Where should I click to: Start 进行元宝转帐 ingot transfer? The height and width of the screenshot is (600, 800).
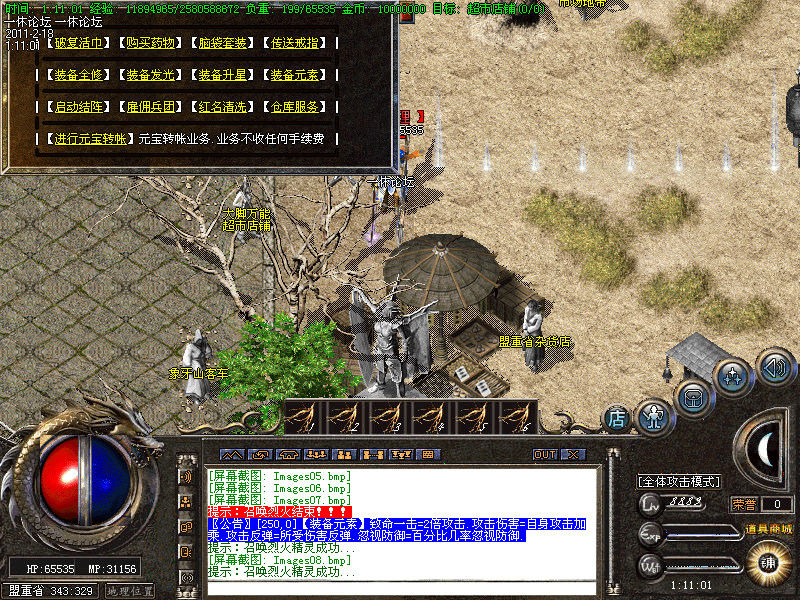(x=91, y=139)
